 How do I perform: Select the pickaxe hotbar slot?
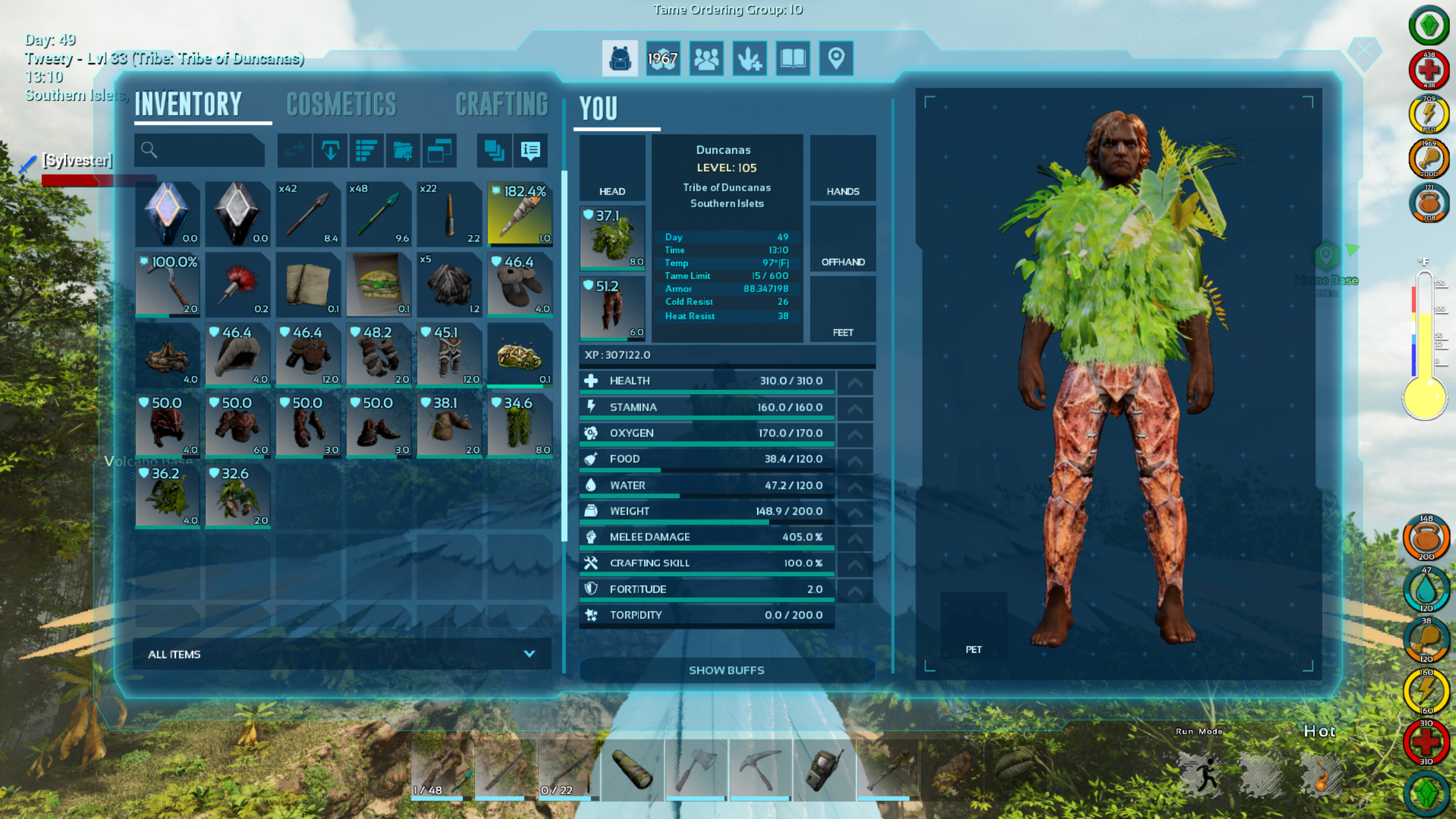click(759, 769)
